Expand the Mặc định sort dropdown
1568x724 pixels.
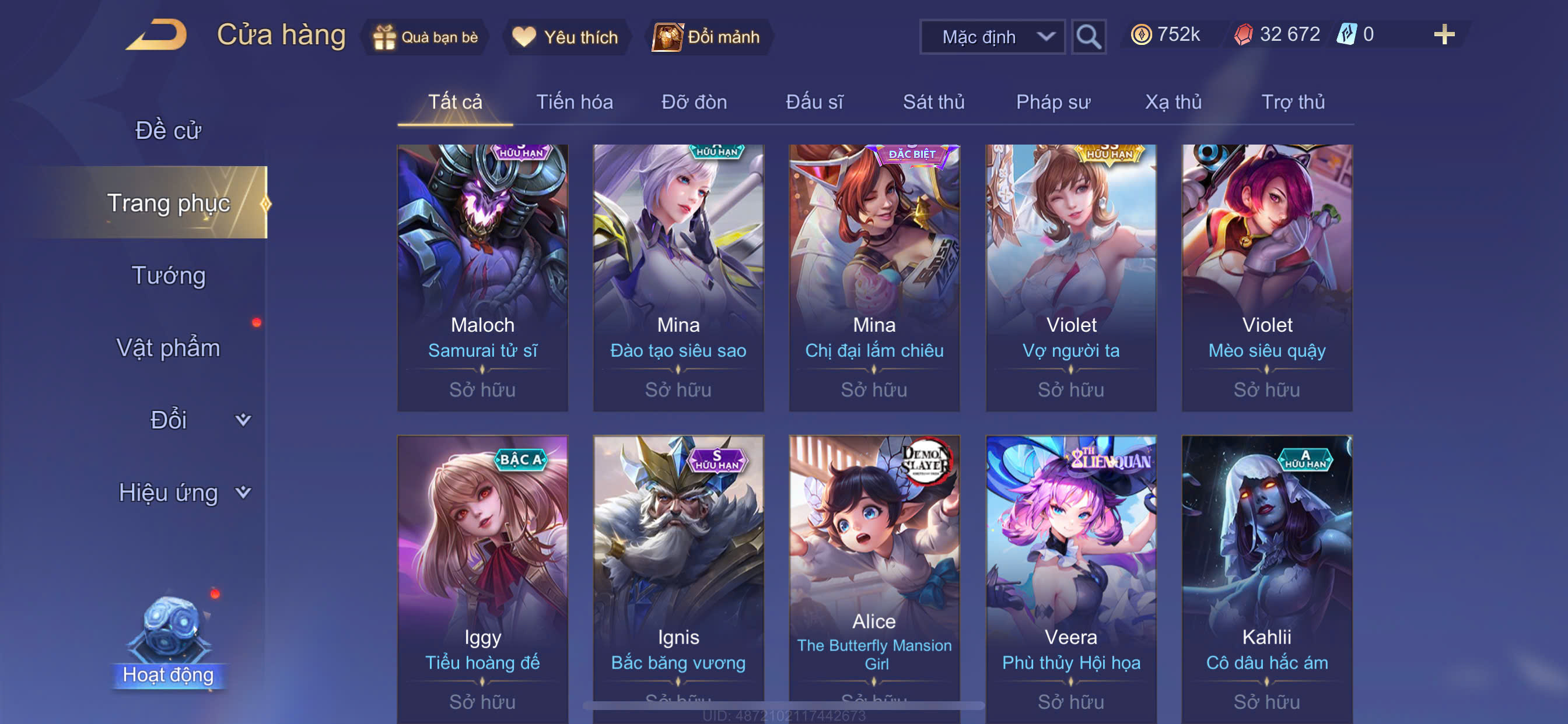click(x=992, y=37)
